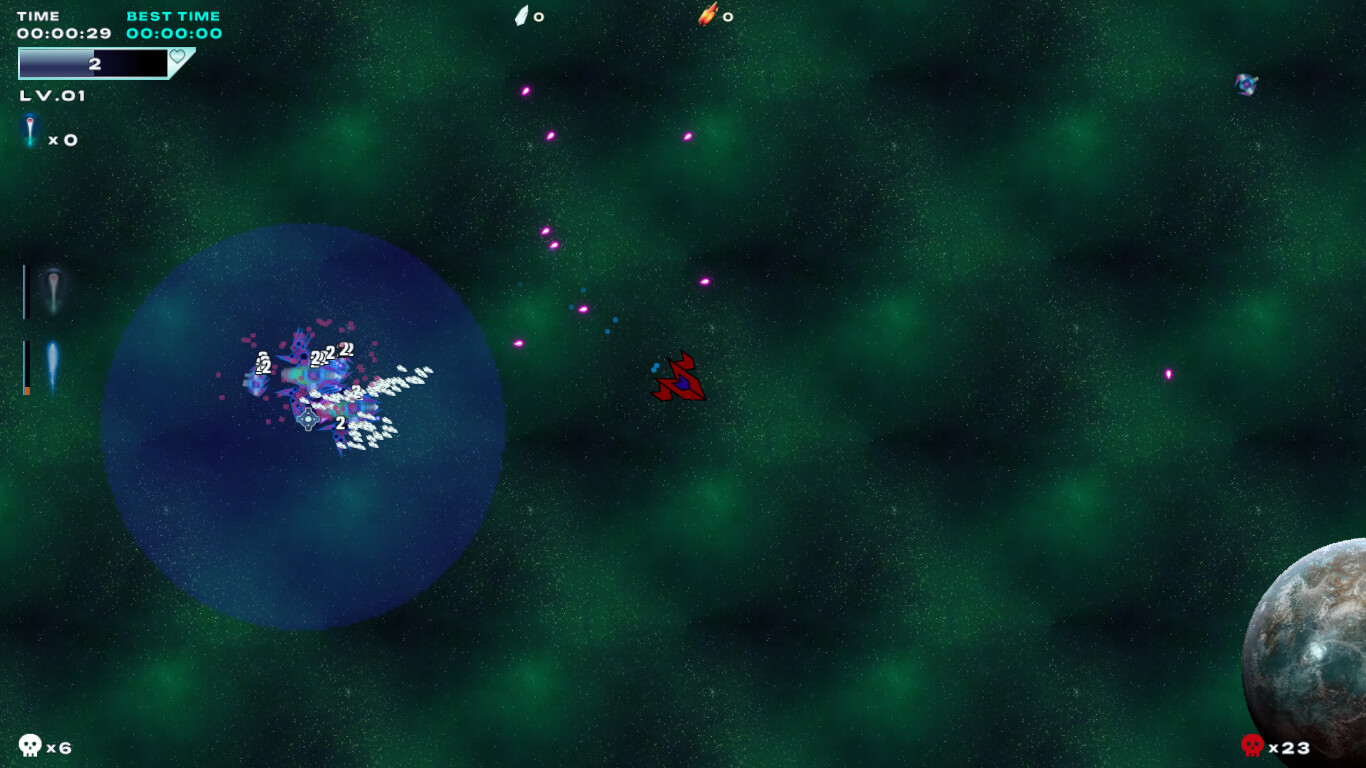Click the player ship inside the shield bubble
1366x768 pixels.
click(307, 420)
